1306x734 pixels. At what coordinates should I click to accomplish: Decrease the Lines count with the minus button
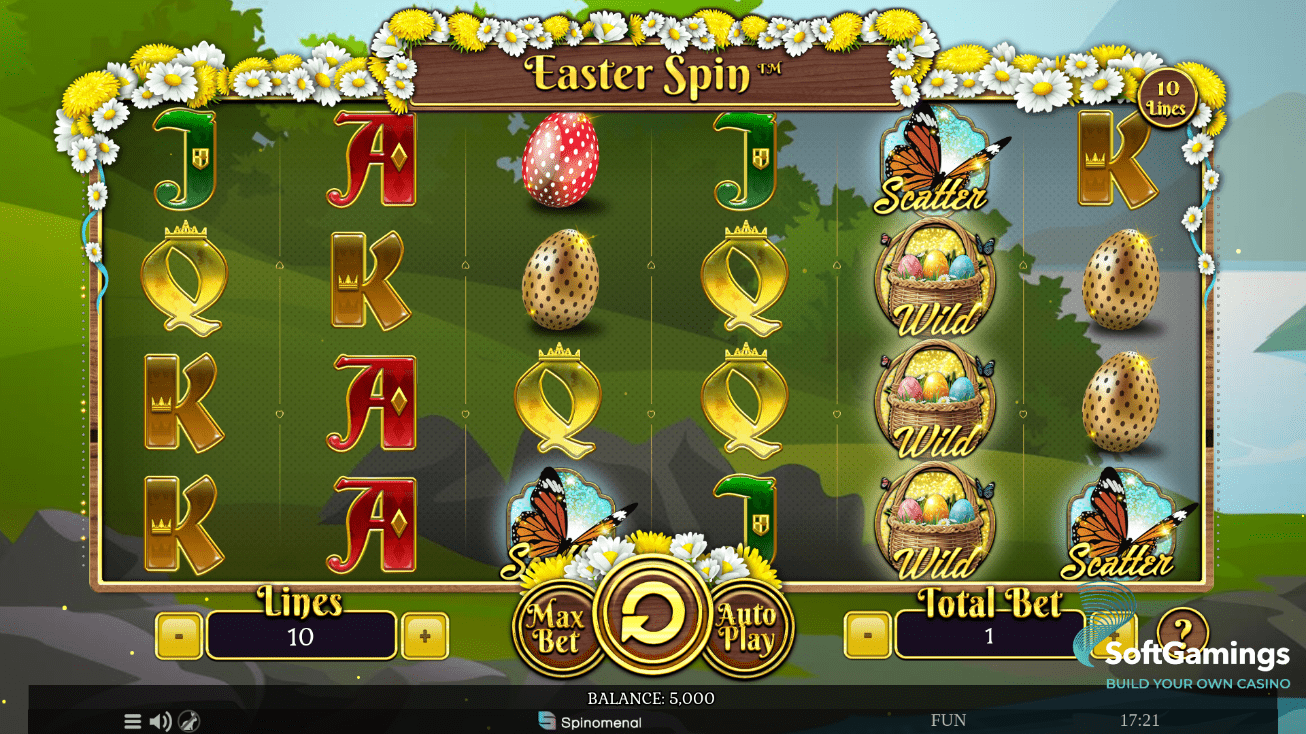tap(180, 633)
